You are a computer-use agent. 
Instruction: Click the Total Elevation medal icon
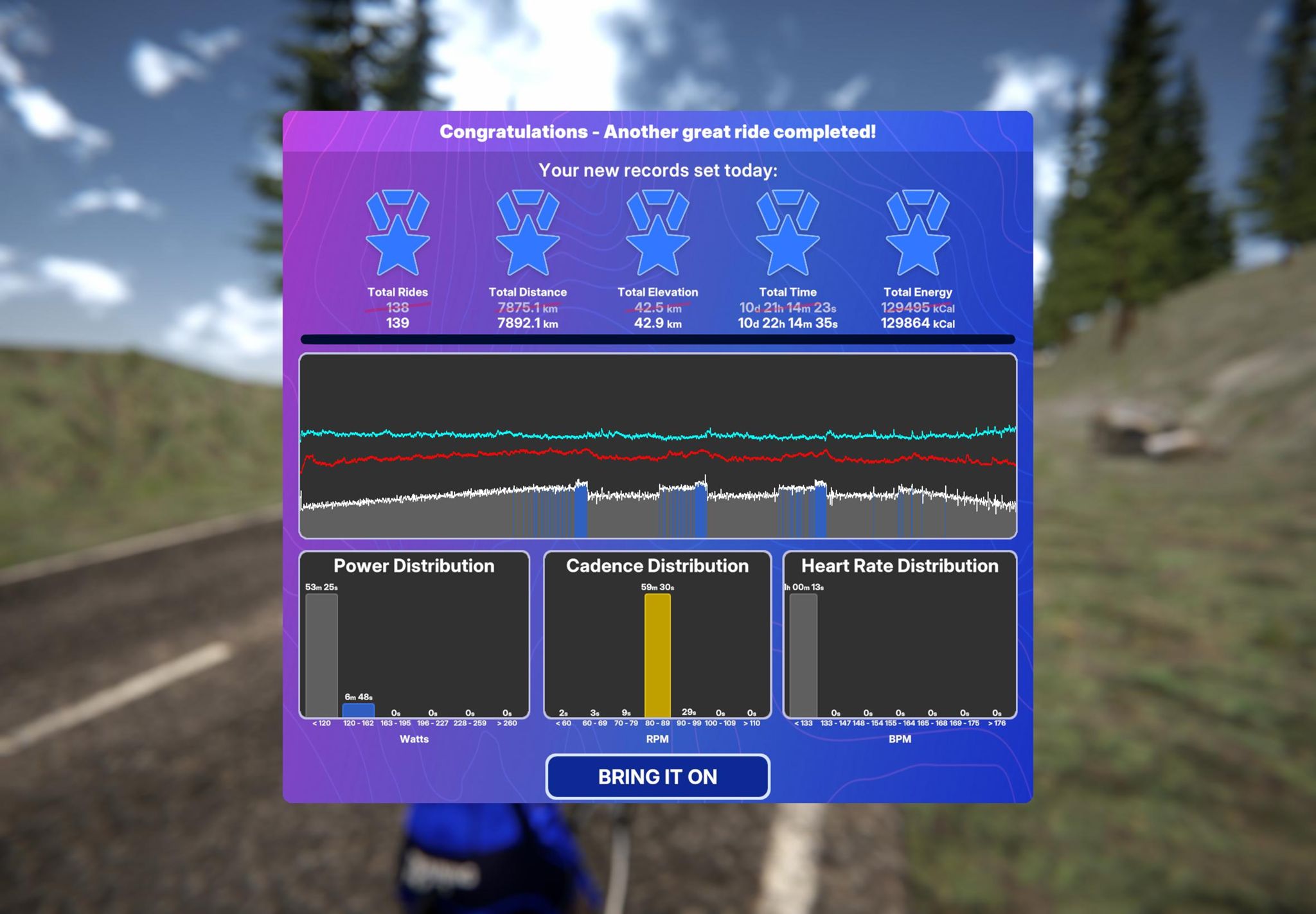657,233
